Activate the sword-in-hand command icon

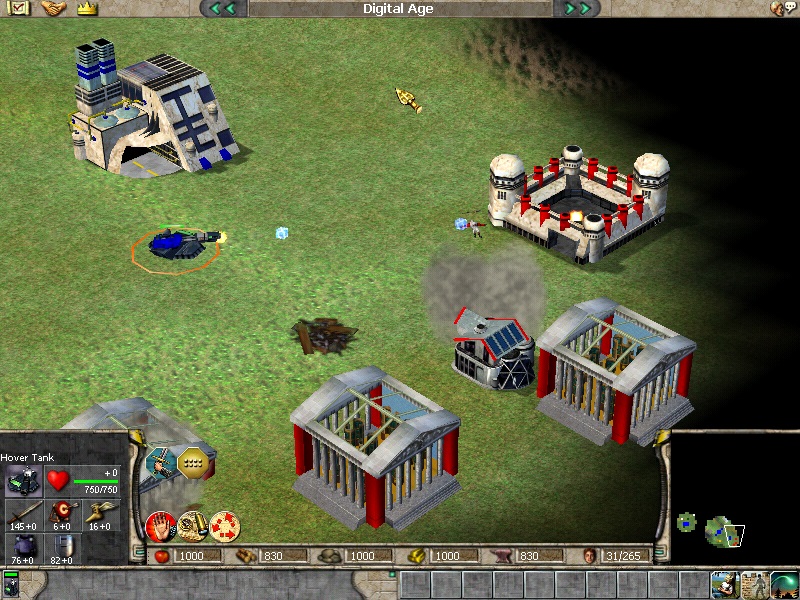160,461
